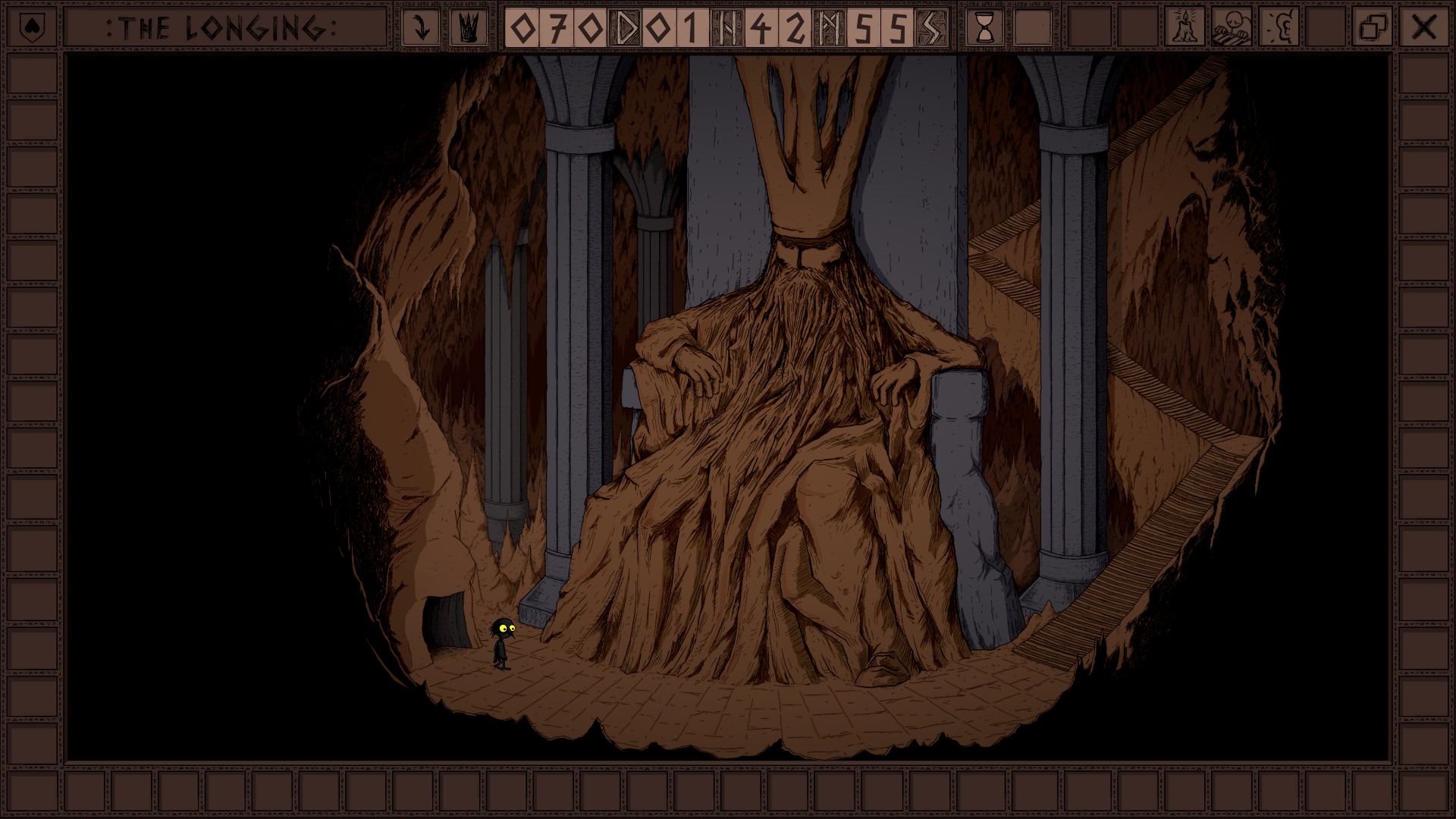Toggle the candle light icon
This screenshot has width=1456, height=819.
pos(1184,28)
